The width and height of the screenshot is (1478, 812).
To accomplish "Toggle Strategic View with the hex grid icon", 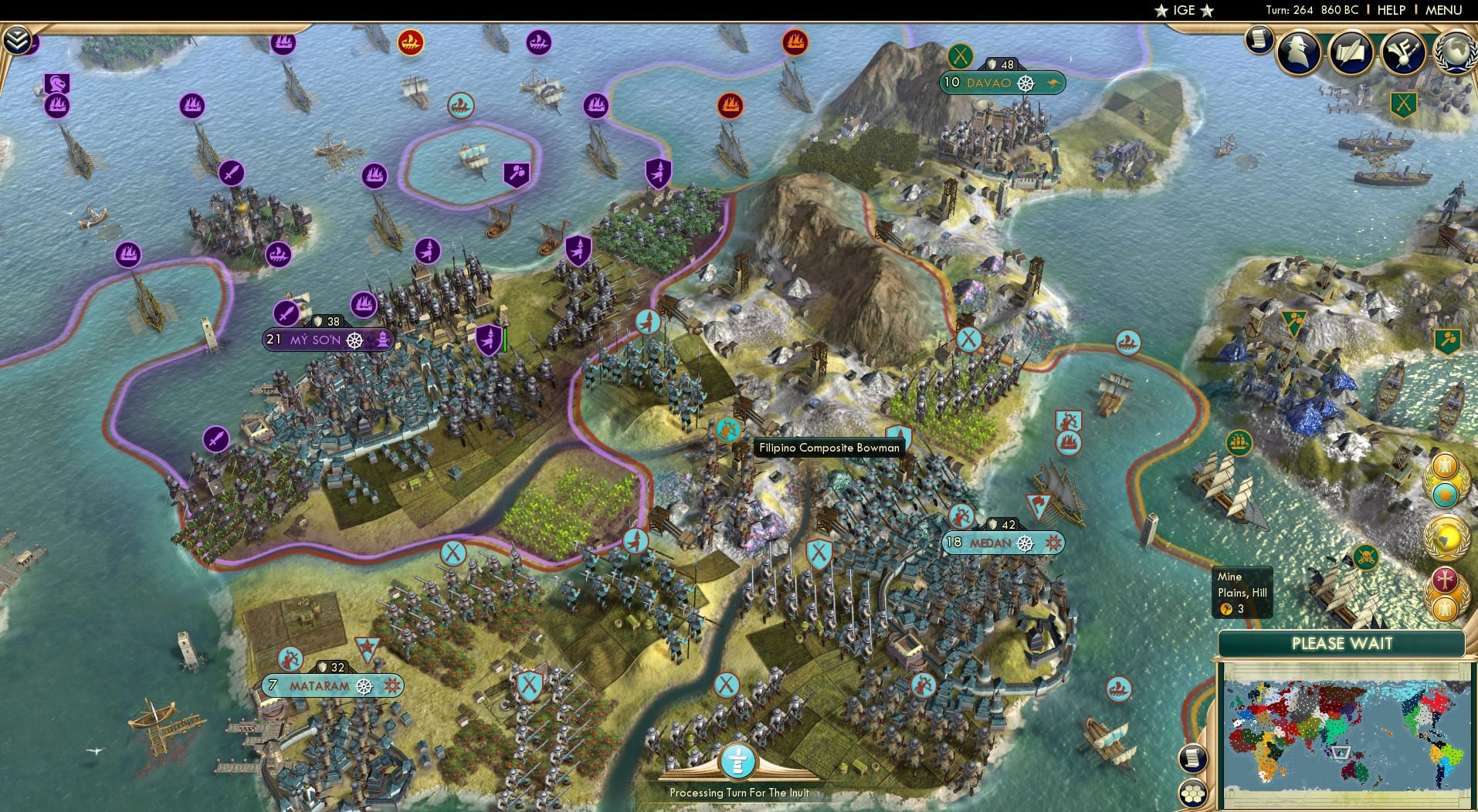I will (1193, 793).
